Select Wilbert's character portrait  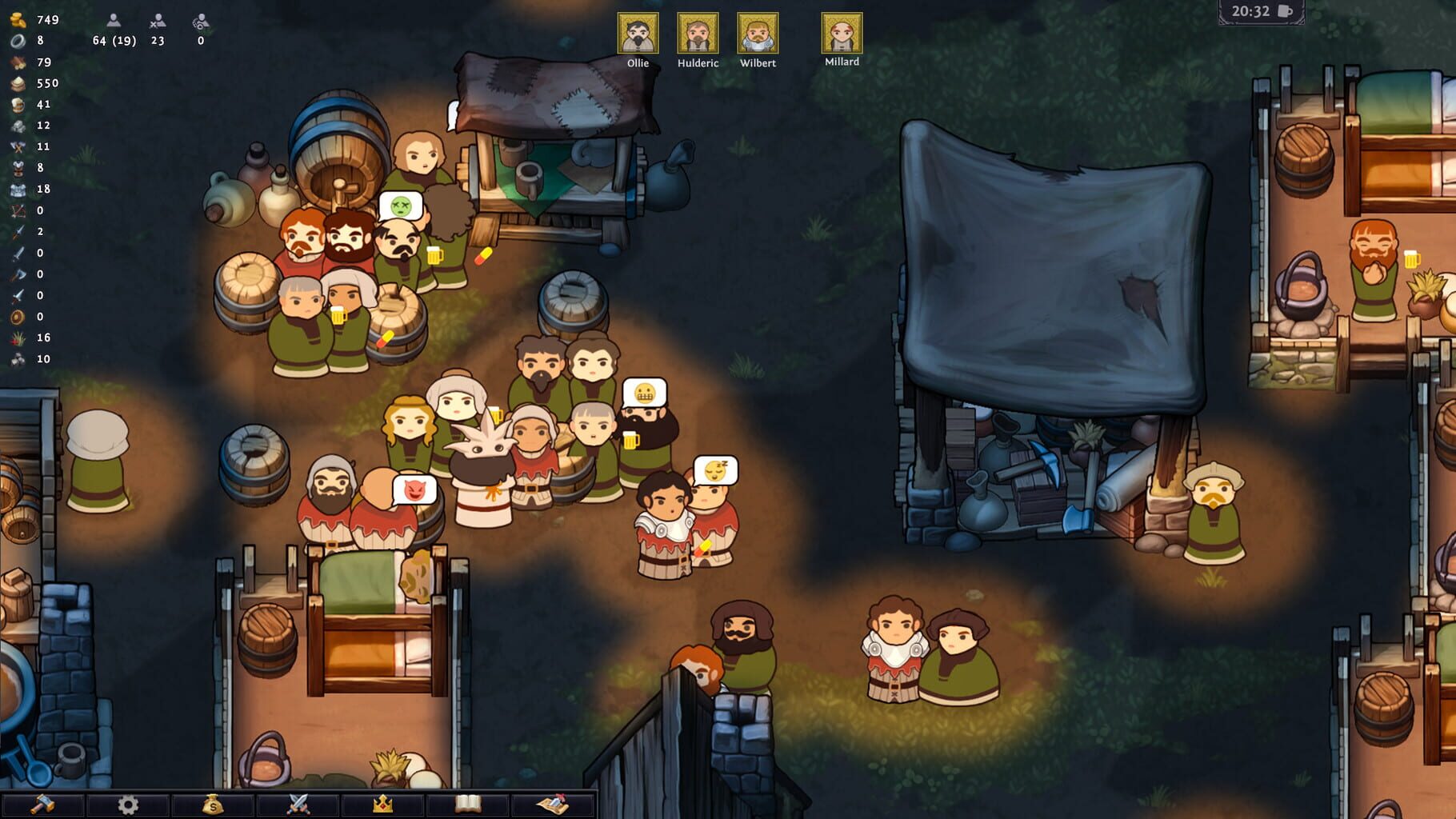tap(760, 34)
